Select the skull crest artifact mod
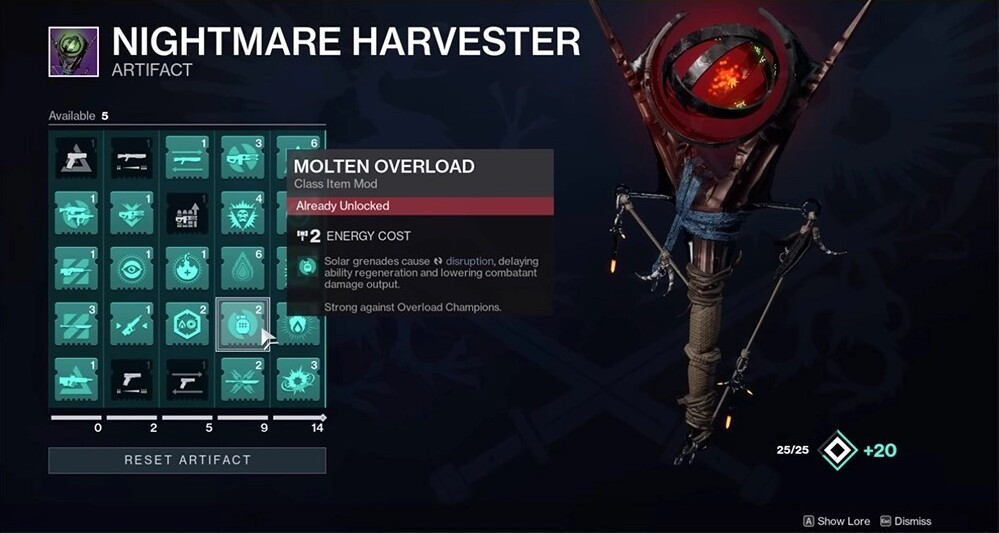Viewport: 999px width, 533px height. [243, 213]
